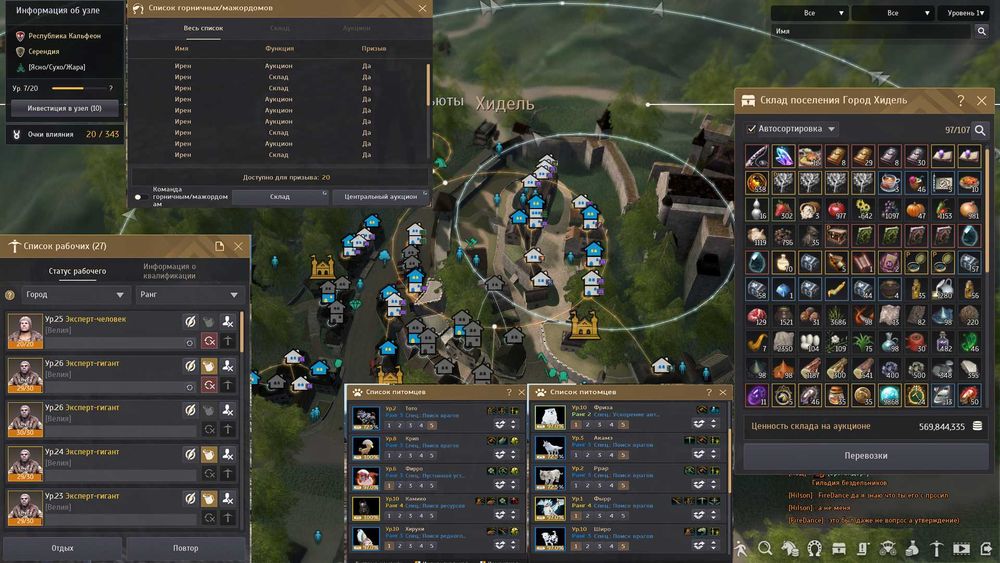Open the Центральный аукцион button
The width and height of the screenshot is (1000, 563).
tap(379, 197)
